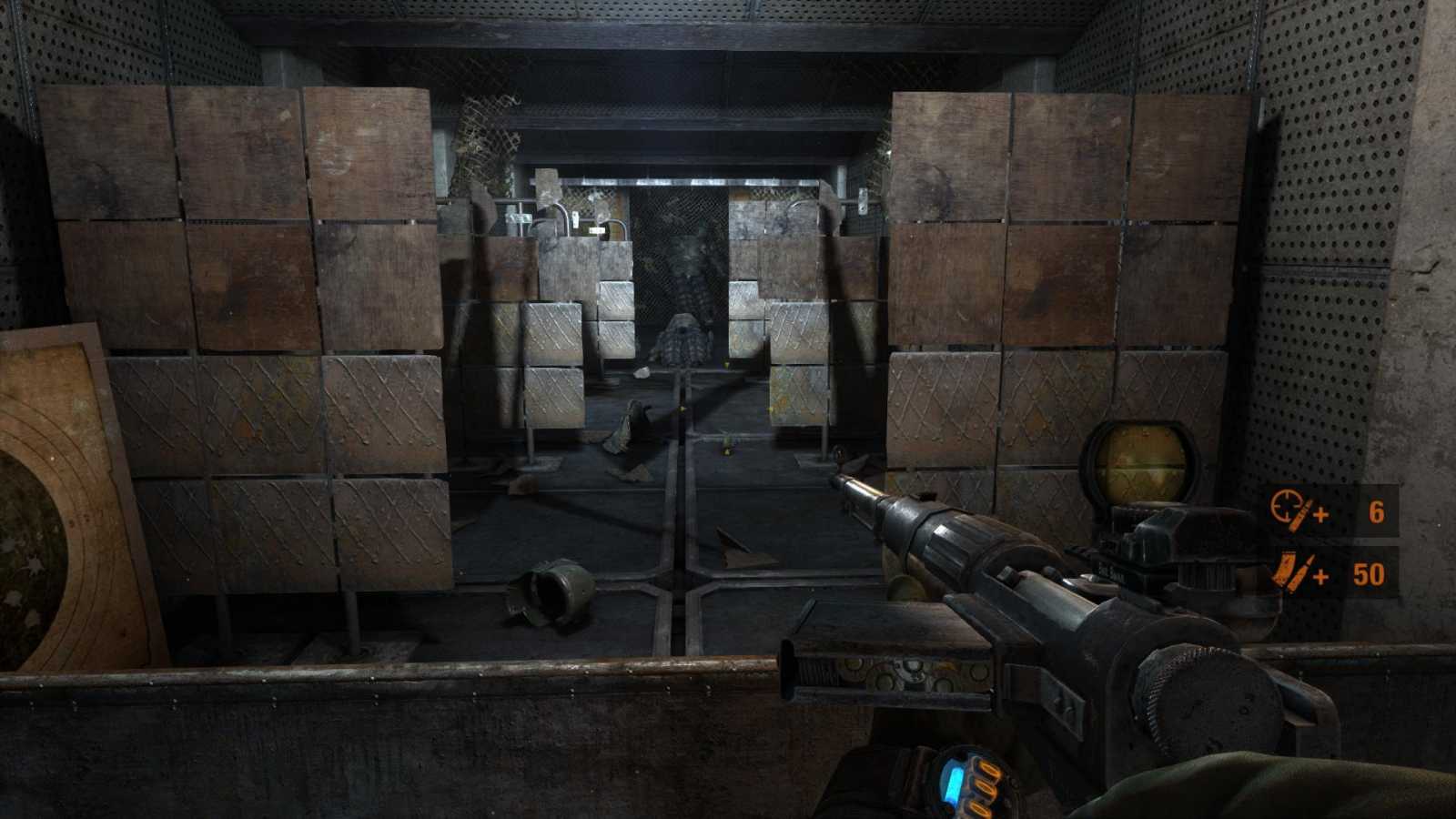This screenshot has width=1456, height=819.
Task: Click the plus sign beside the ammo count 6
Action: pos(1320,514)
